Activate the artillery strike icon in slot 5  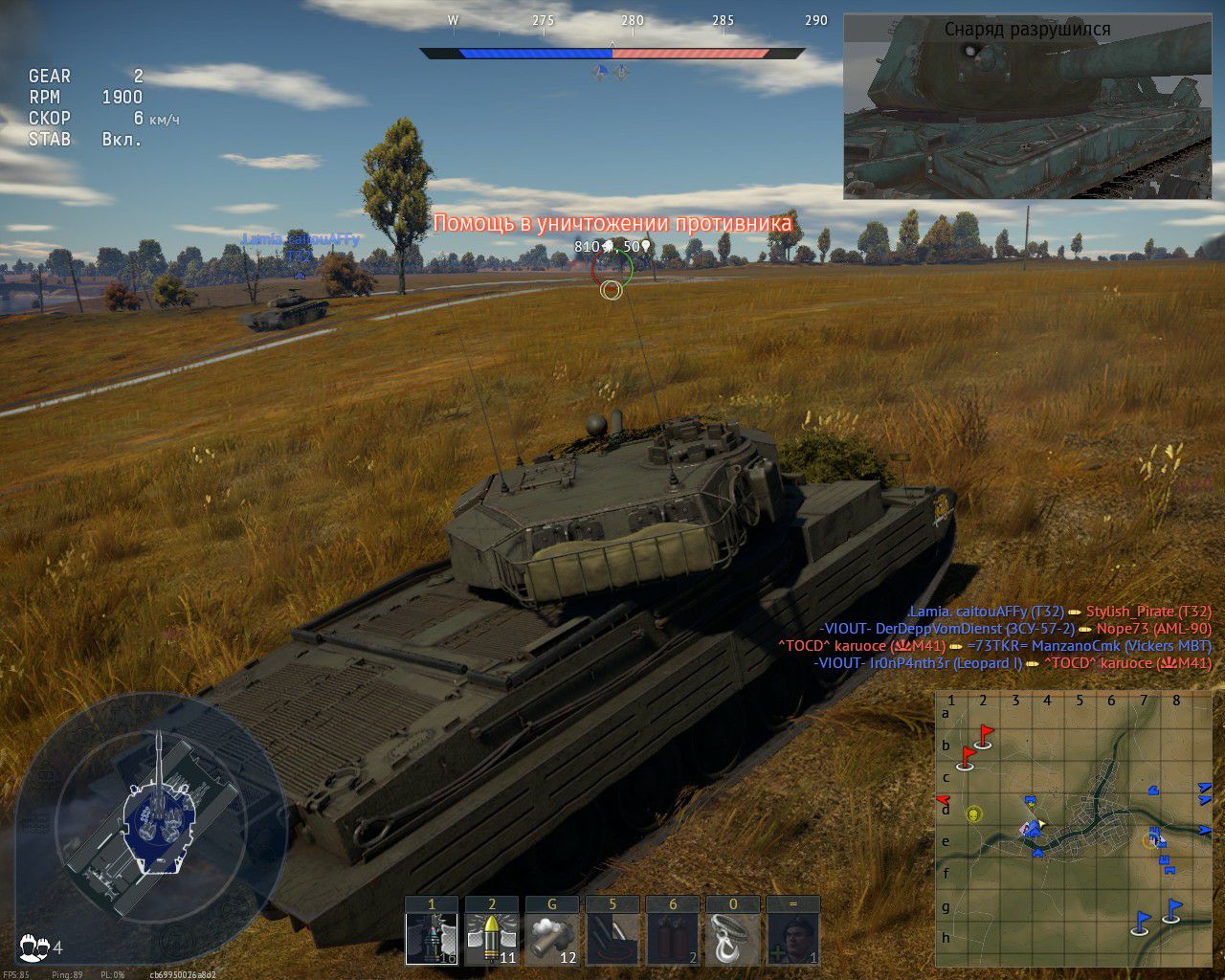click(x=612, y=937)
